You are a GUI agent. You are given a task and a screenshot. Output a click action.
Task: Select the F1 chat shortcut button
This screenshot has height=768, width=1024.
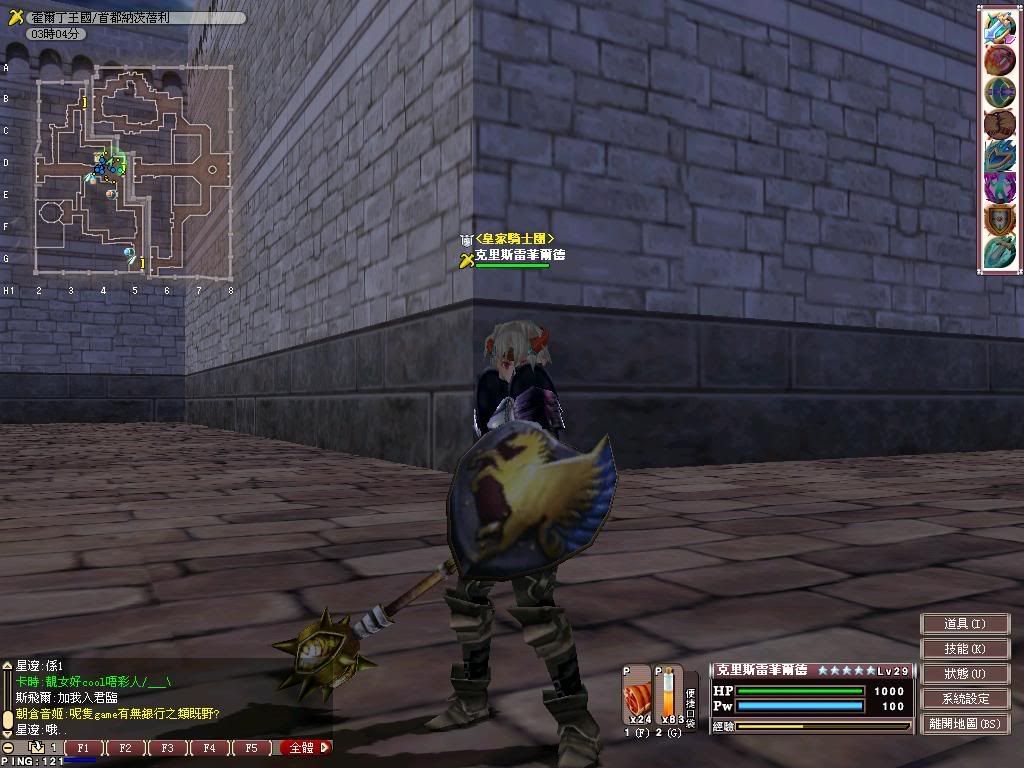(84, 747)
